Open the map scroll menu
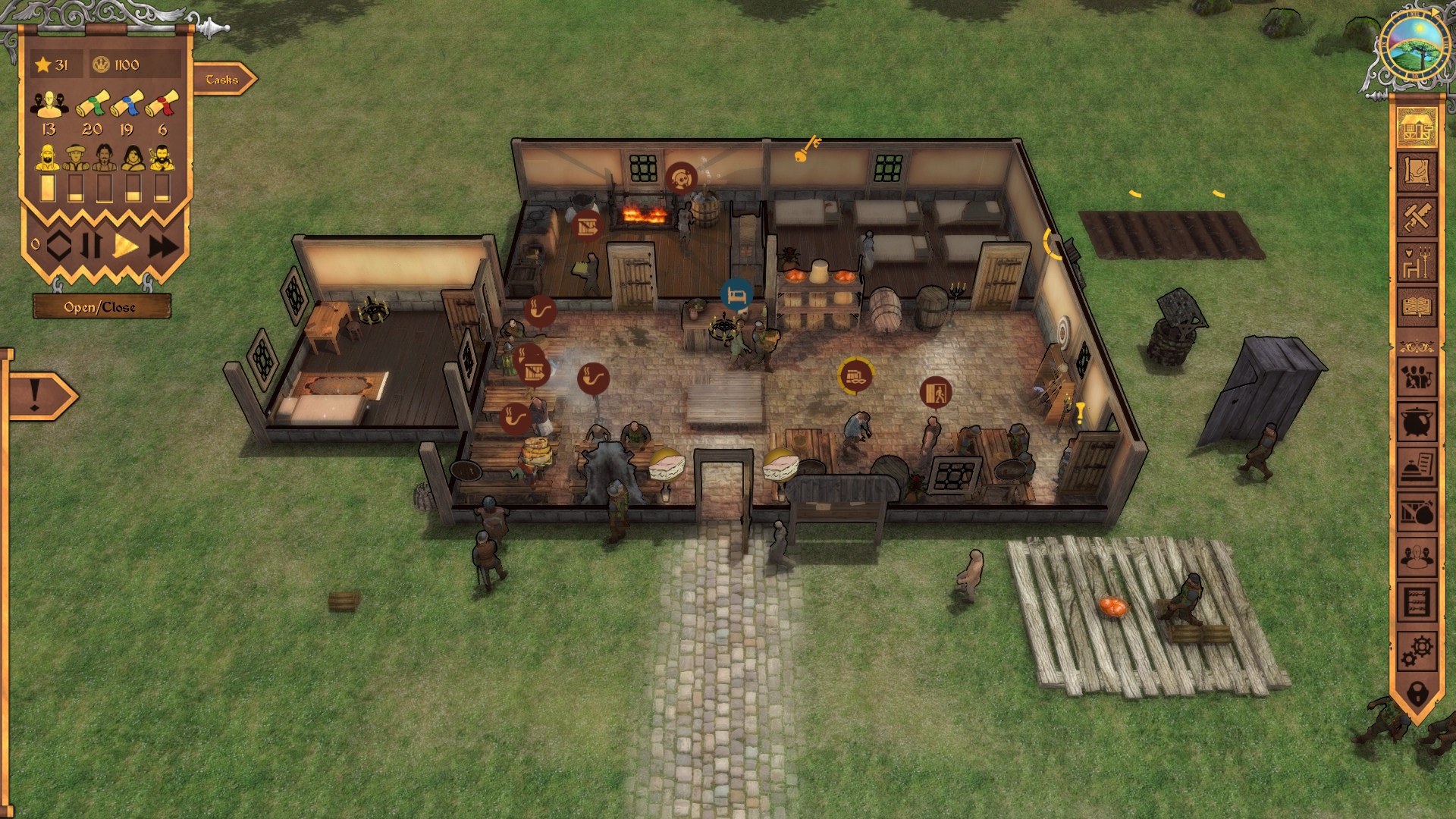Viewport: 1456px width, 819px height. pos(1417,172)
